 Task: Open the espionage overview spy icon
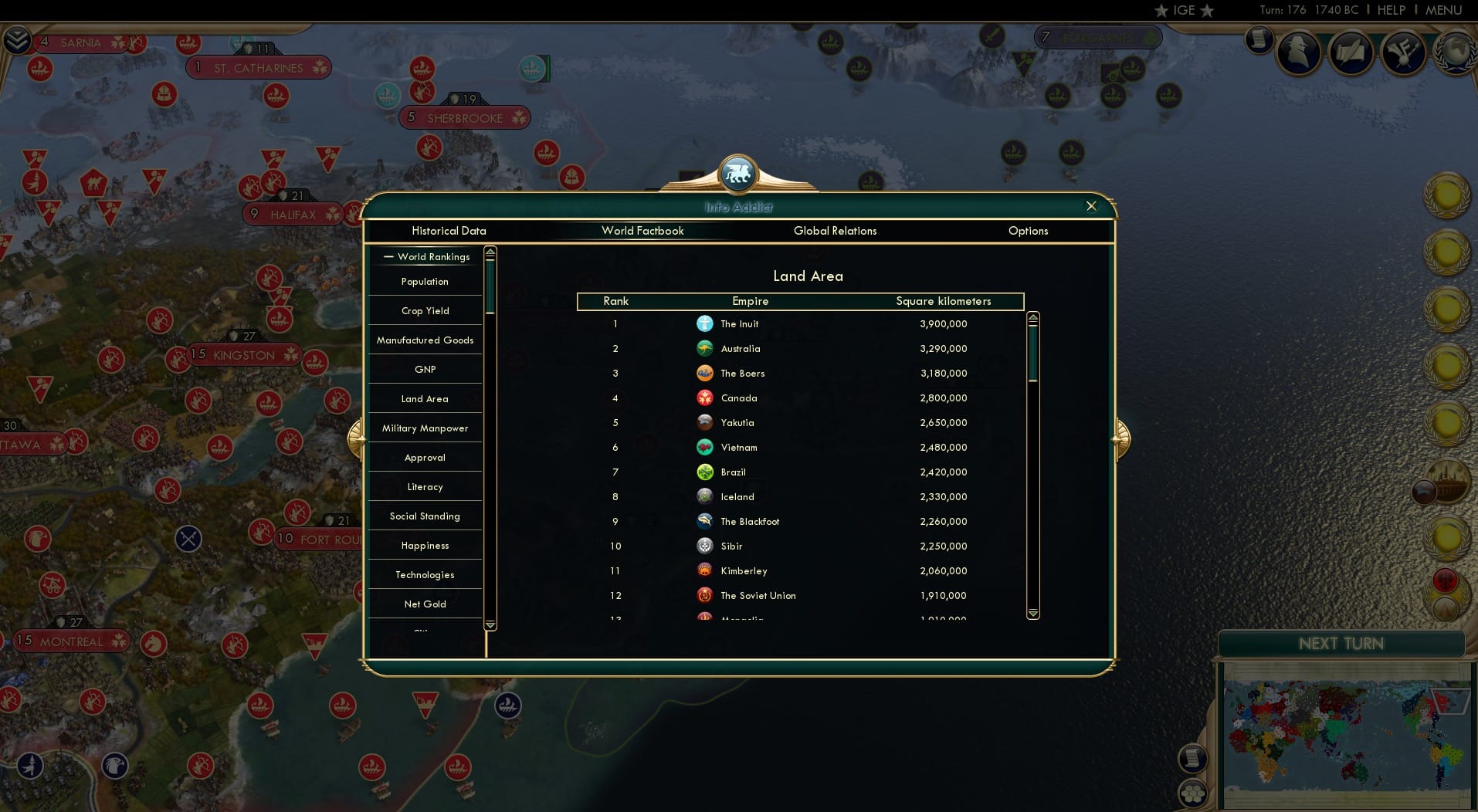[x=1298, y=52]
